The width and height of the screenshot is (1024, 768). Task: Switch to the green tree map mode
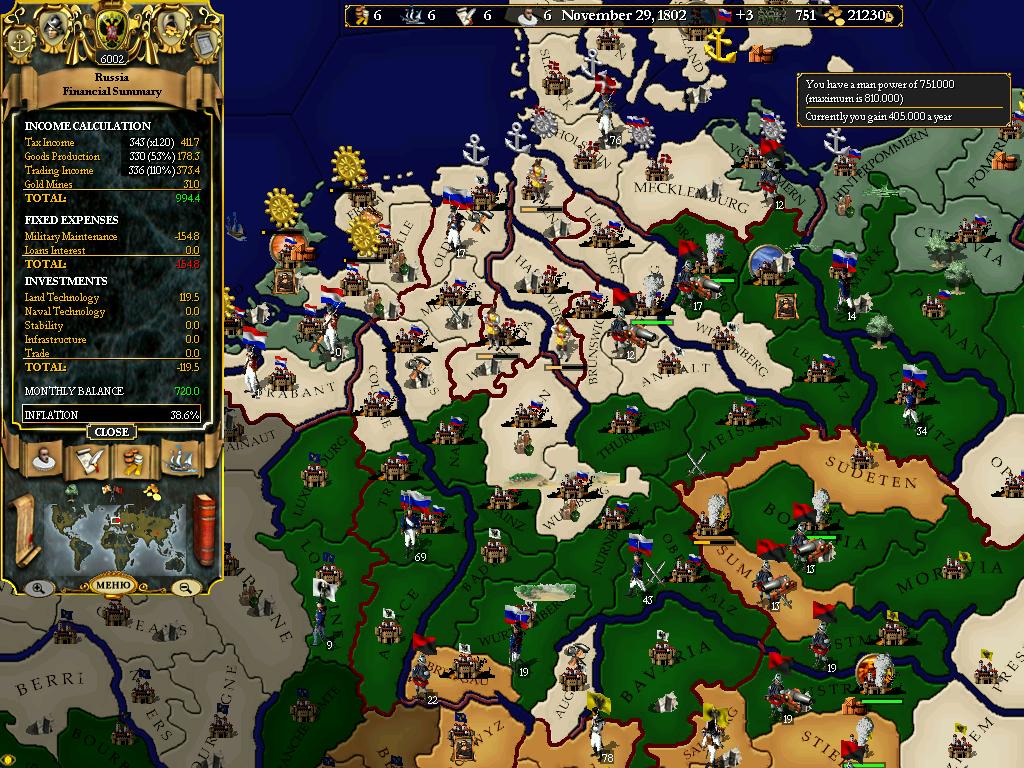(72, 490)
